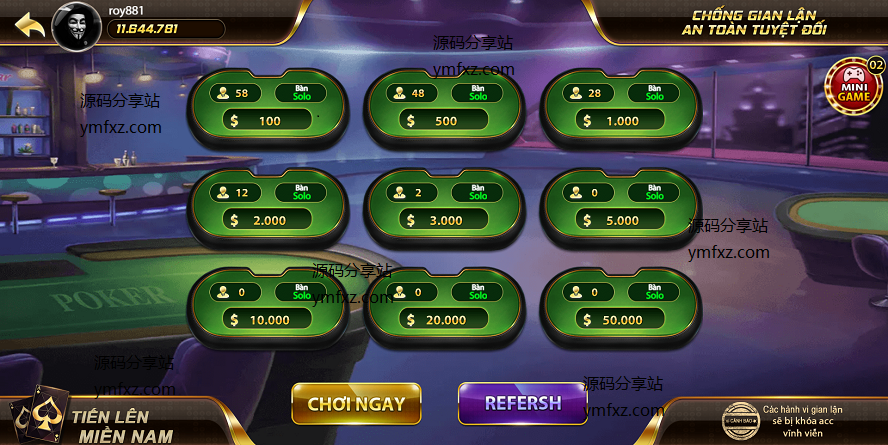
Task: Select the 10.000 bet Solo table
Action: (x=267, y=306)
